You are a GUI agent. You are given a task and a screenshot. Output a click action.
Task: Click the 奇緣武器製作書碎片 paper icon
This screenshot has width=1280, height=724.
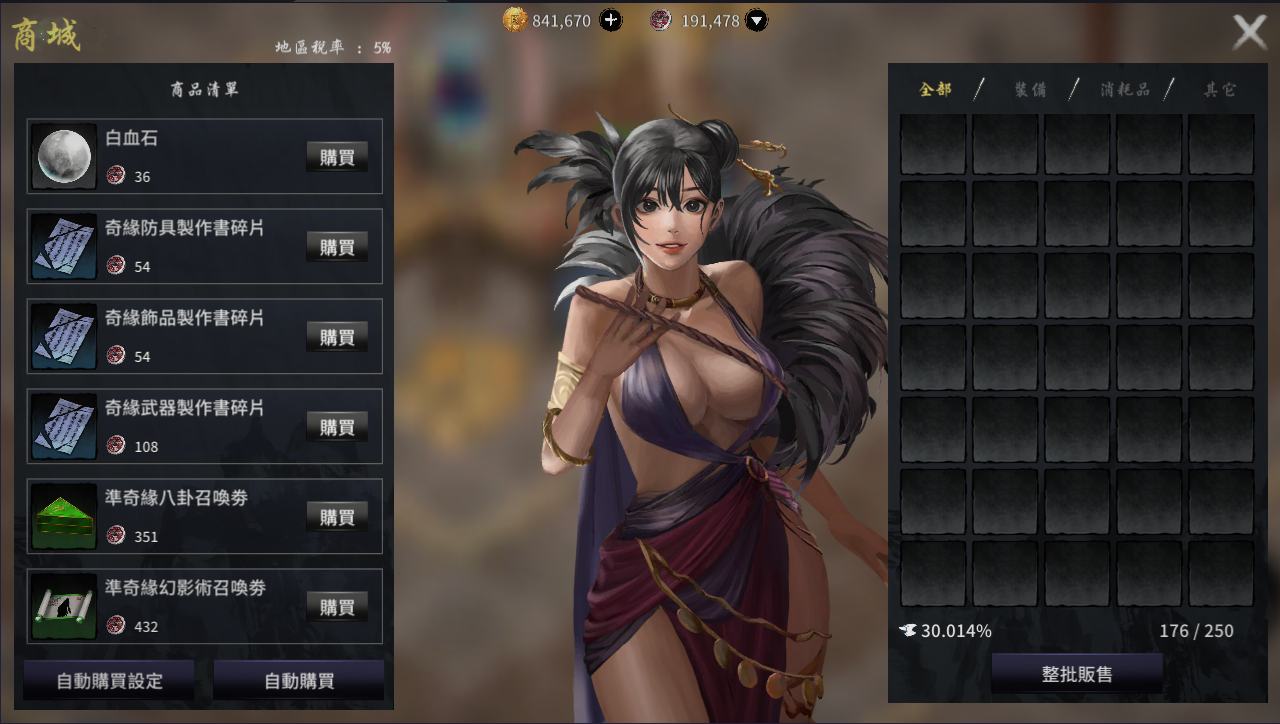pos(64,427)
